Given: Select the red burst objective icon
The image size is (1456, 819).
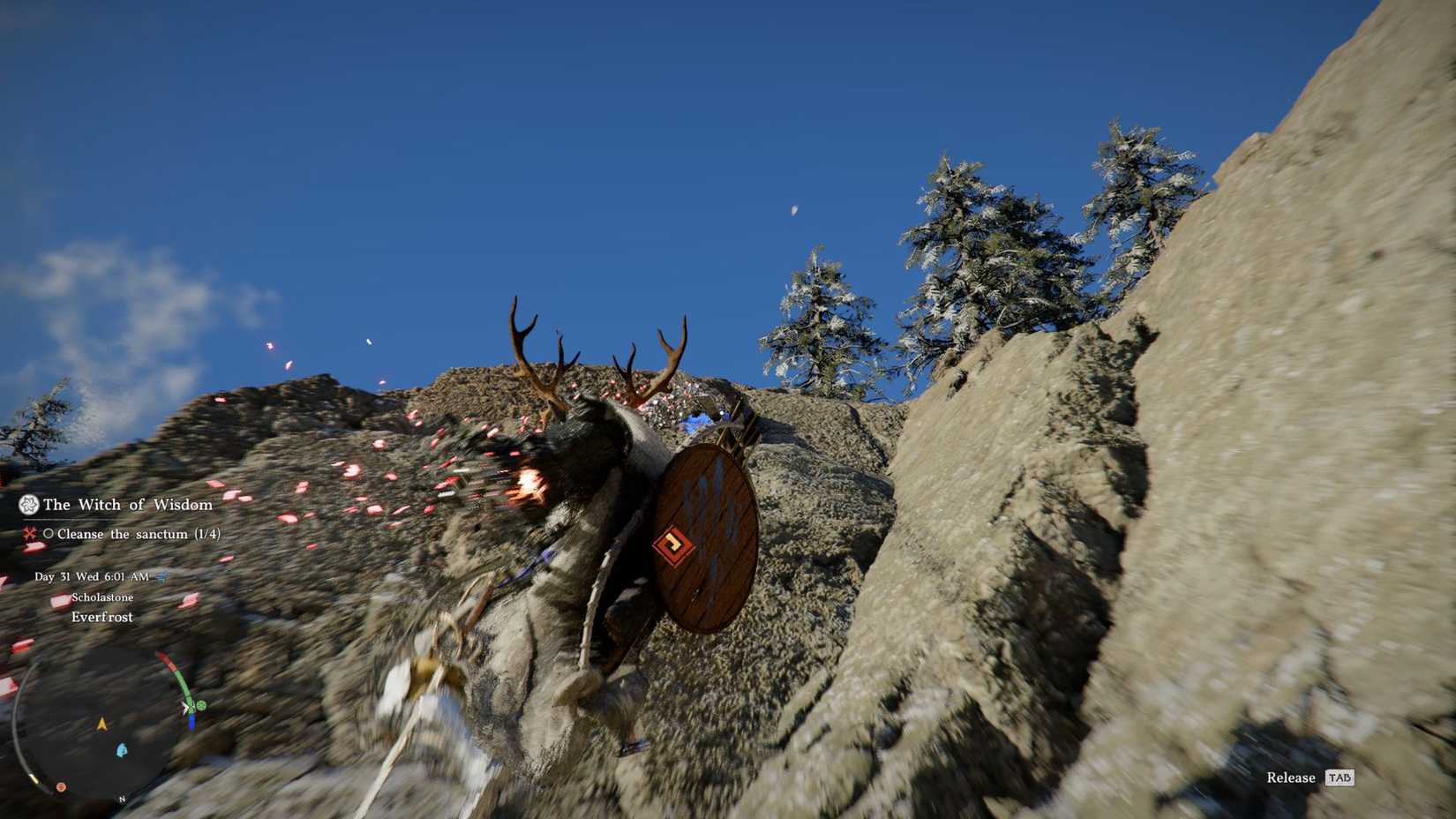Looking at the screenshot, I should 31,533.
